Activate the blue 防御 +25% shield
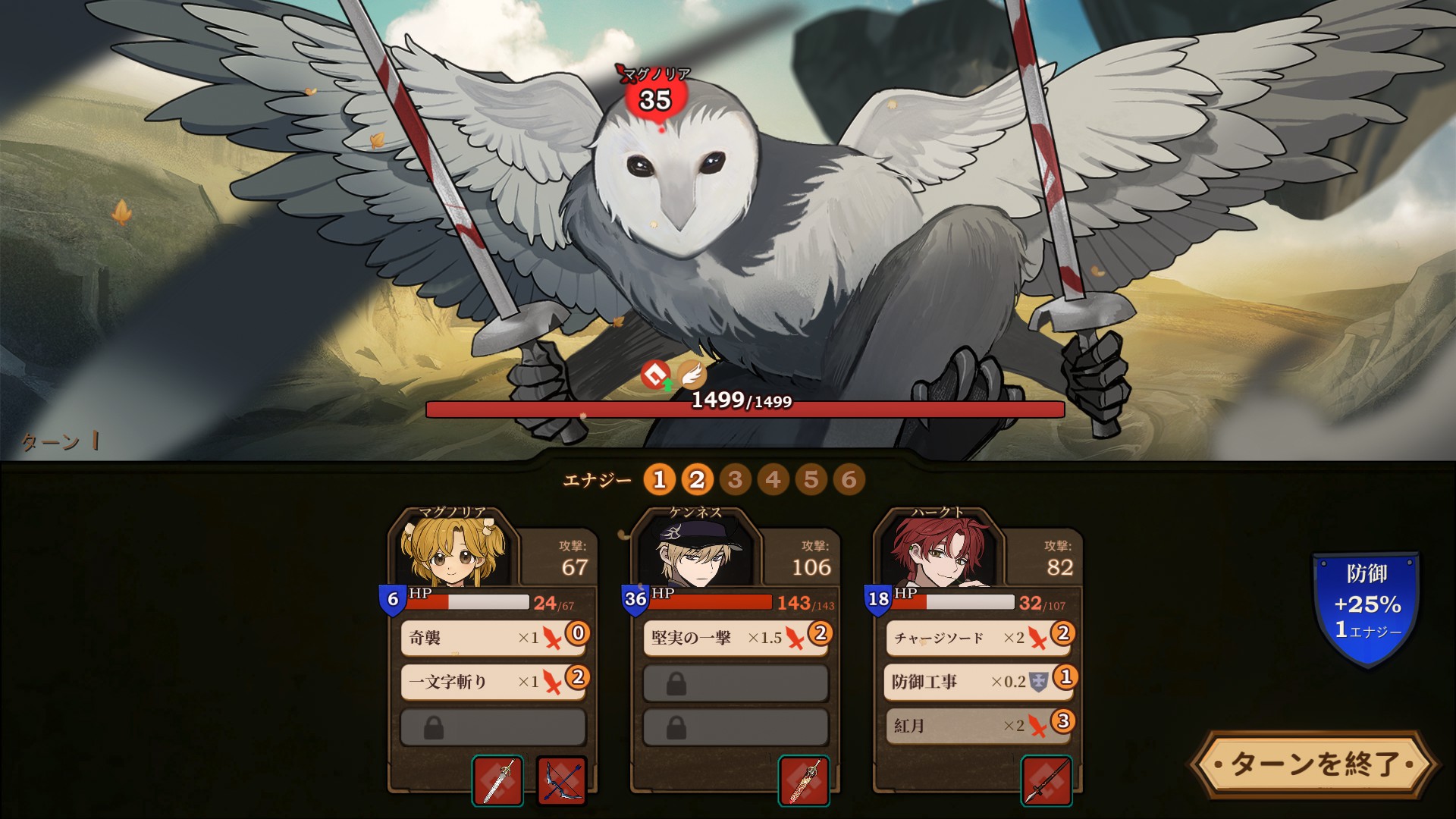Image resolution: width=1456 pixels, height=819 pixels. click(x=1367, y=607)
